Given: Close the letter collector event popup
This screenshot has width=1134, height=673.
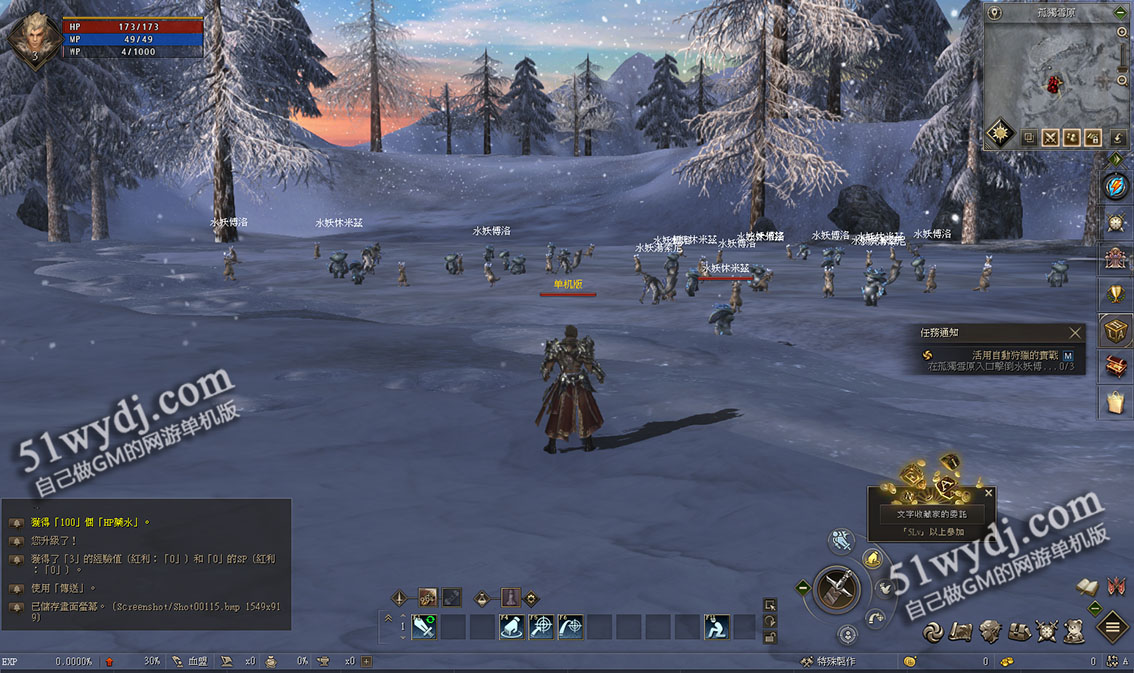Looking at the screenshot, I should [x=989, y=493].
